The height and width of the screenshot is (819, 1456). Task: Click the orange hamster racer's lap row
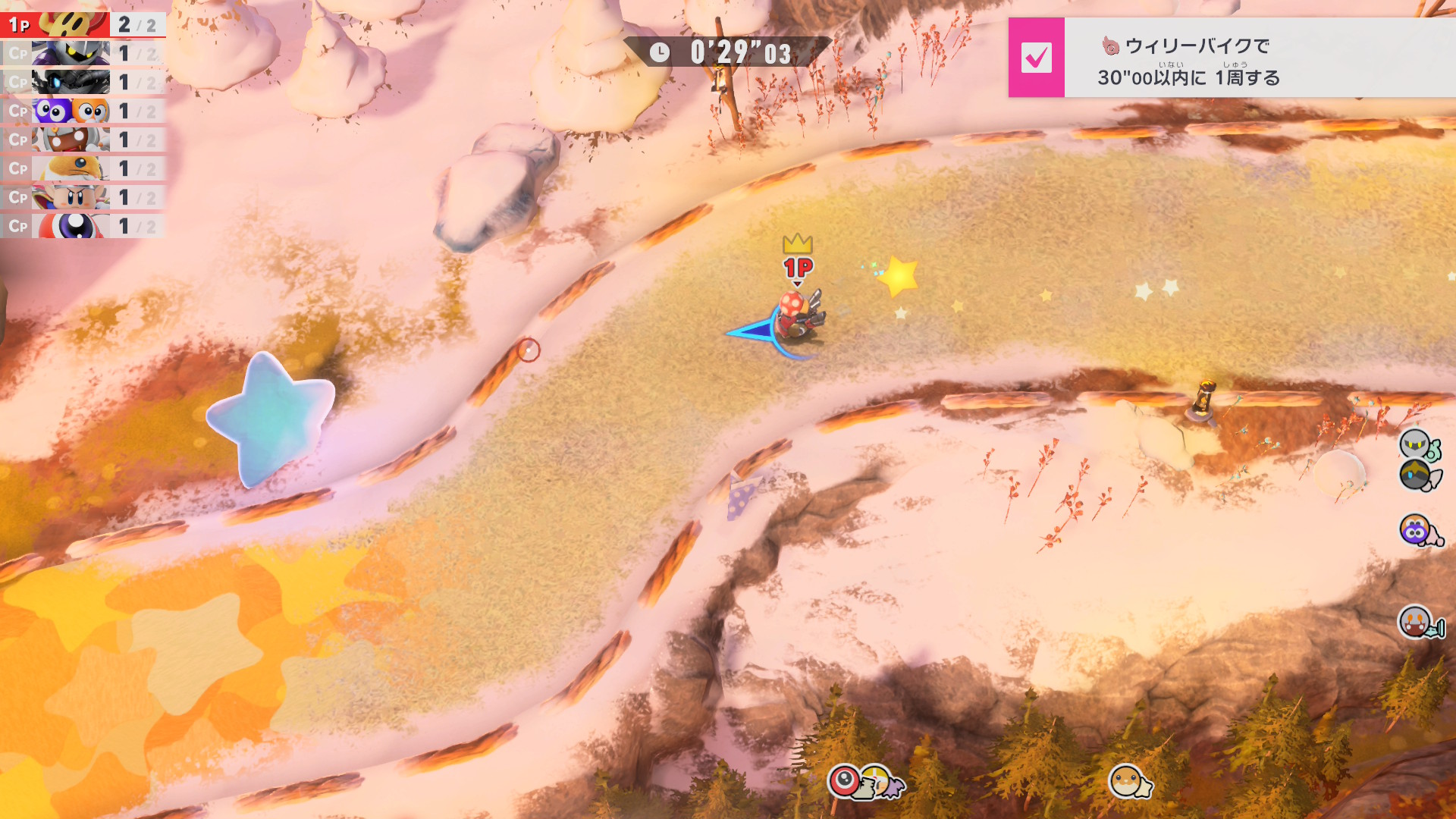coord(82,168)
